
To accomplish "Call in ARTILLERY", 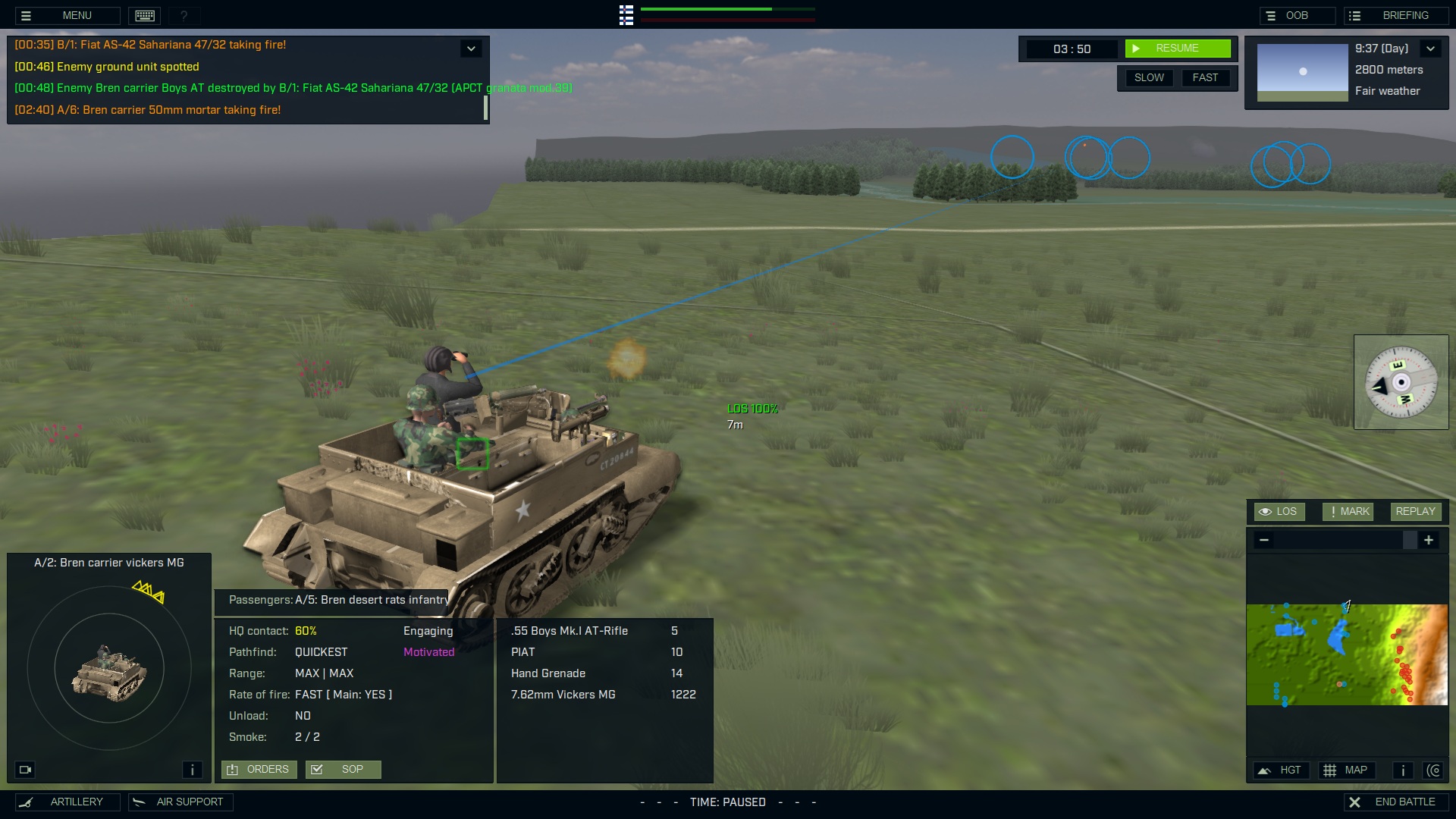I will 67,802.
